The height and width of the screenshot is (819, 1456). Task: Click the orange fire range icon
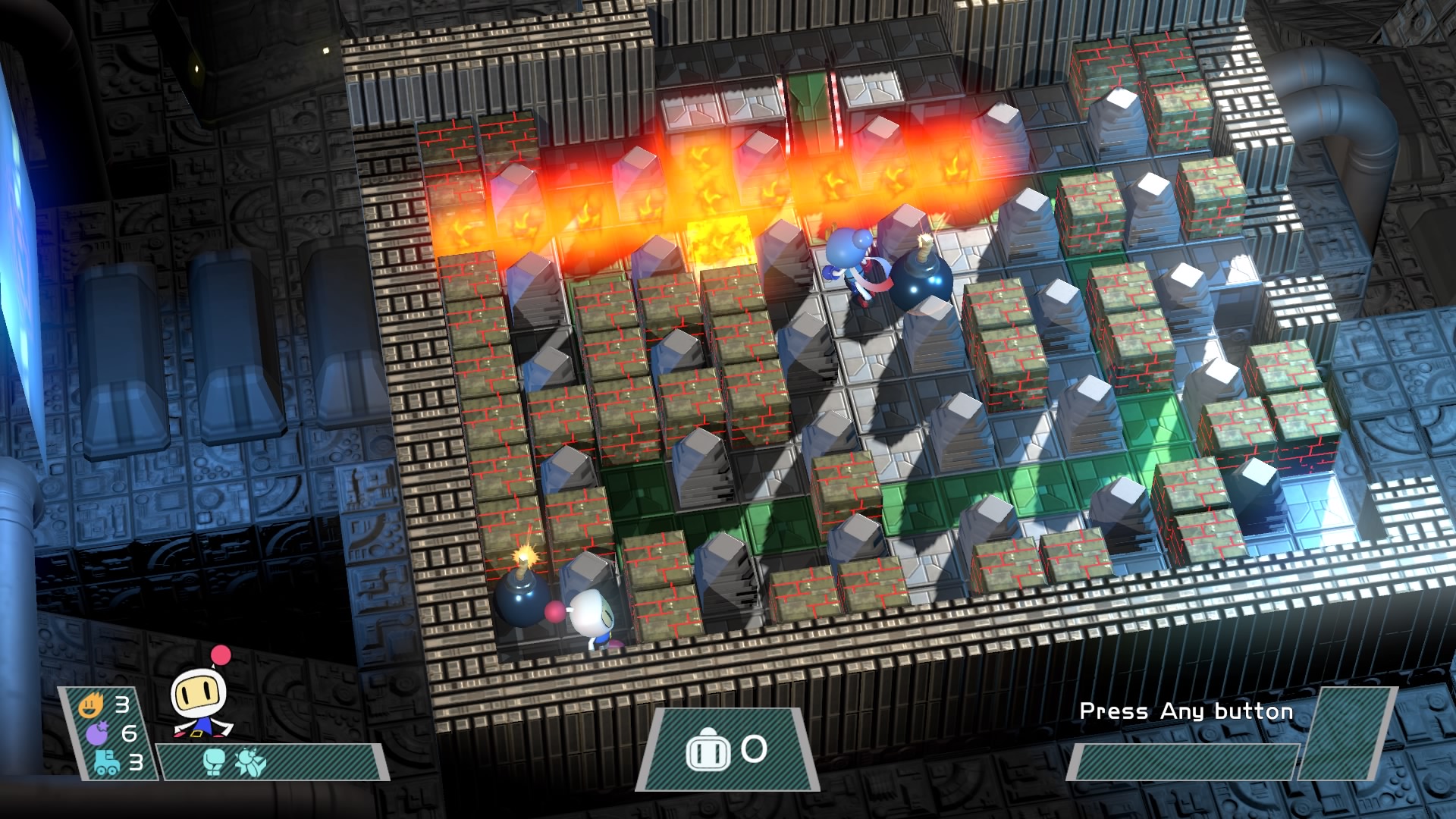point(90,706)
